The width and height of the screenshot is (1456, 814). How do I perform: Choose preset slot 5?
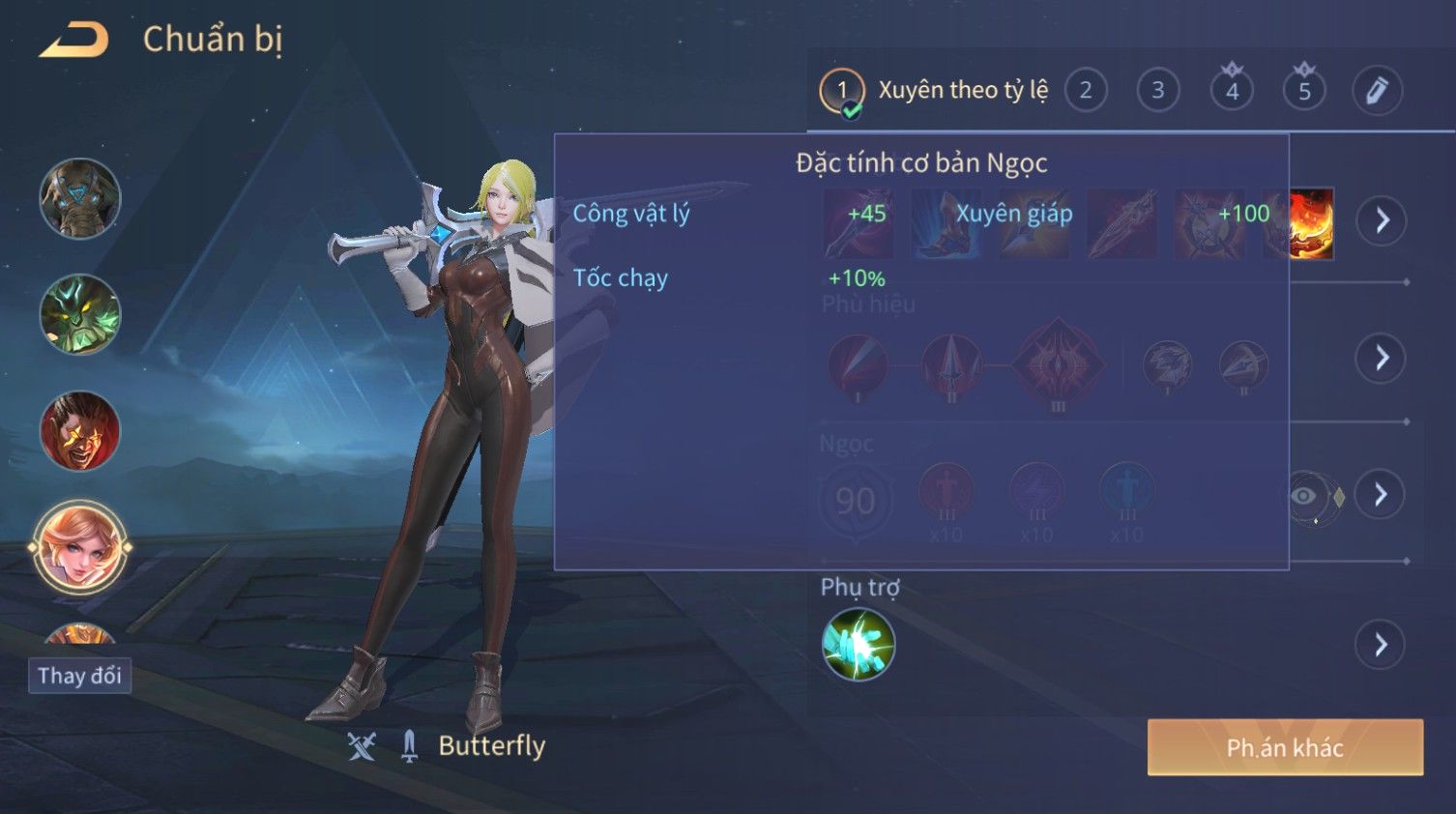coord(1304,91)
